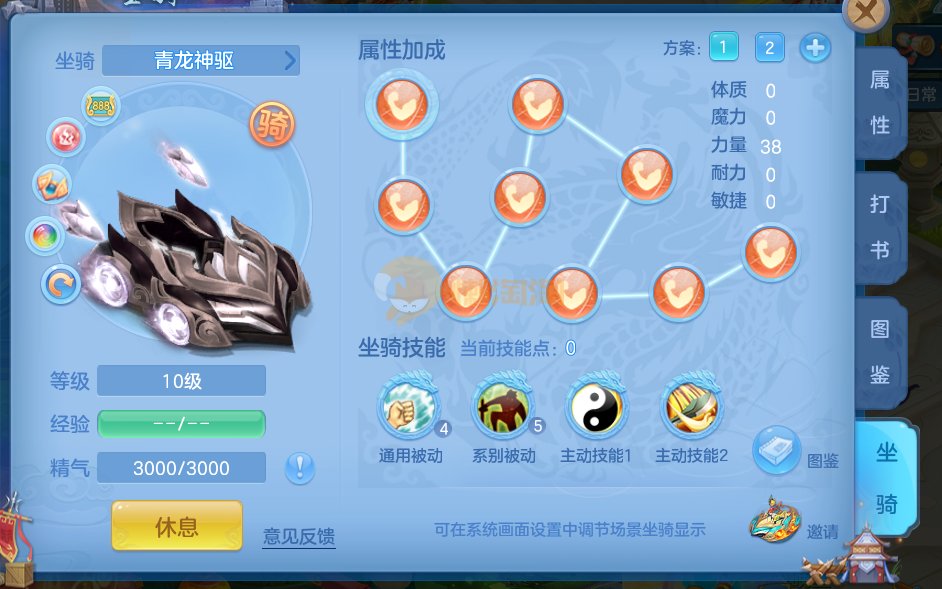Switch to the 图鉴 side tab
Viewport: 942px width, 589px height.
(x=880, y=350)
